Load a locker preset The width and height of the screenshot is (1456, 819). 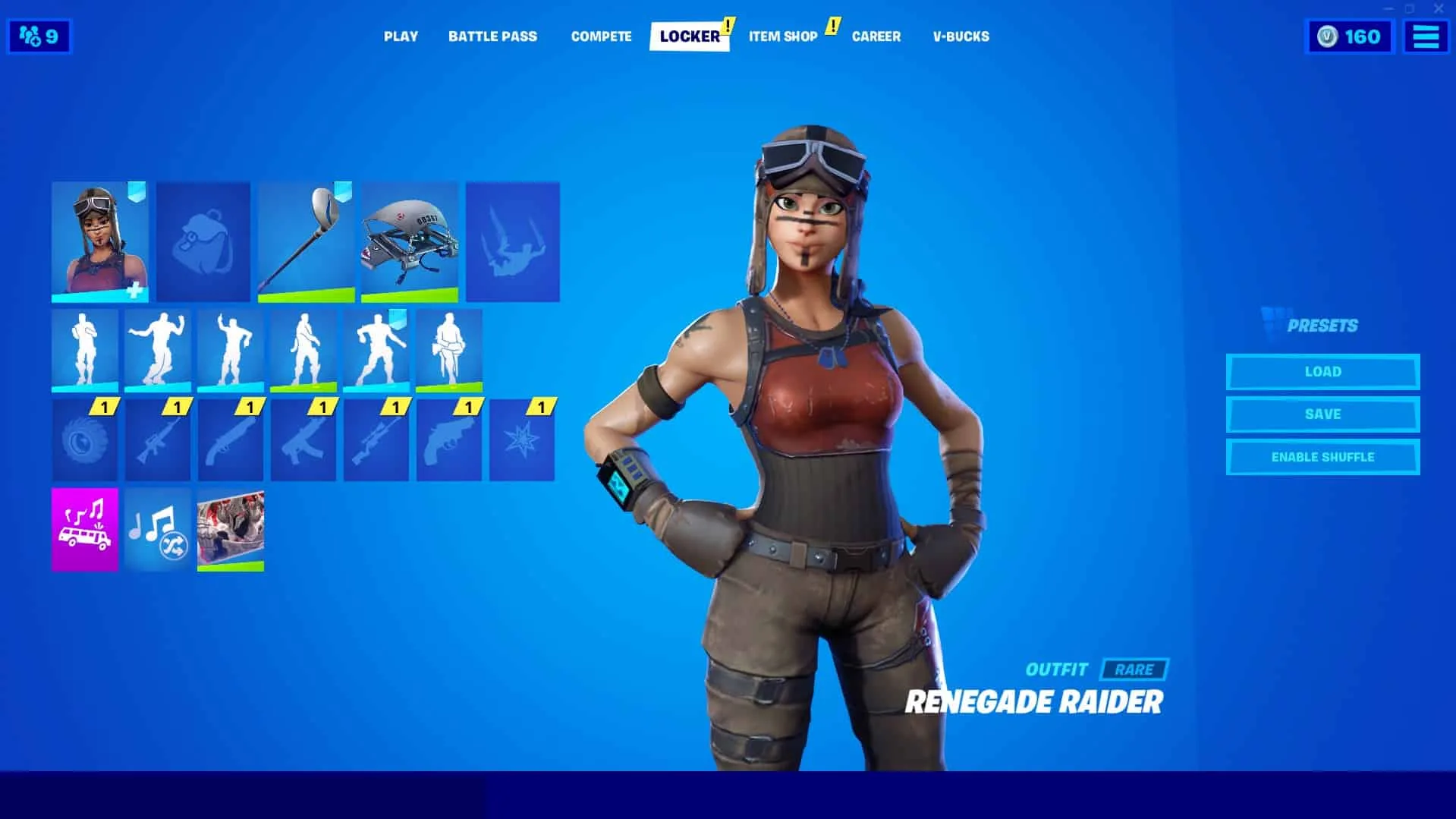[1322, 372]
